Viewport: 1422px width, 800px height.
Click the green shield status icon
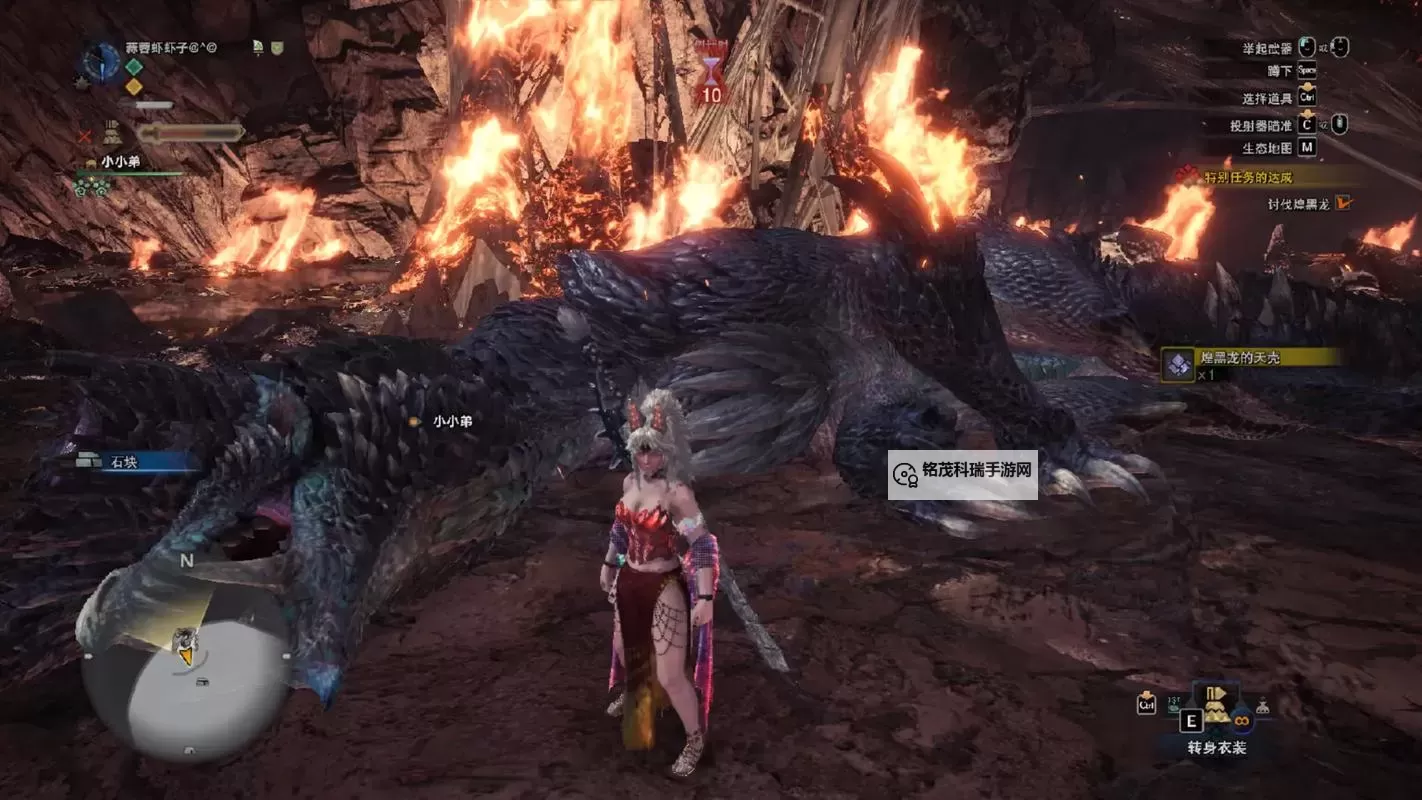point(277,47)
